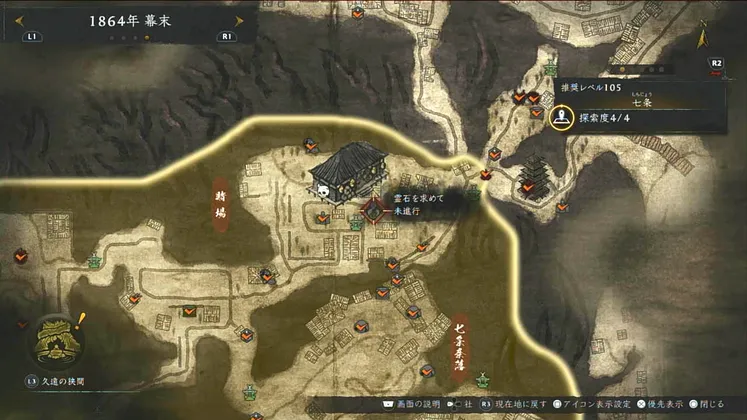Click the north compass arrow
This screenshot has height=420, width=747.
704,37
